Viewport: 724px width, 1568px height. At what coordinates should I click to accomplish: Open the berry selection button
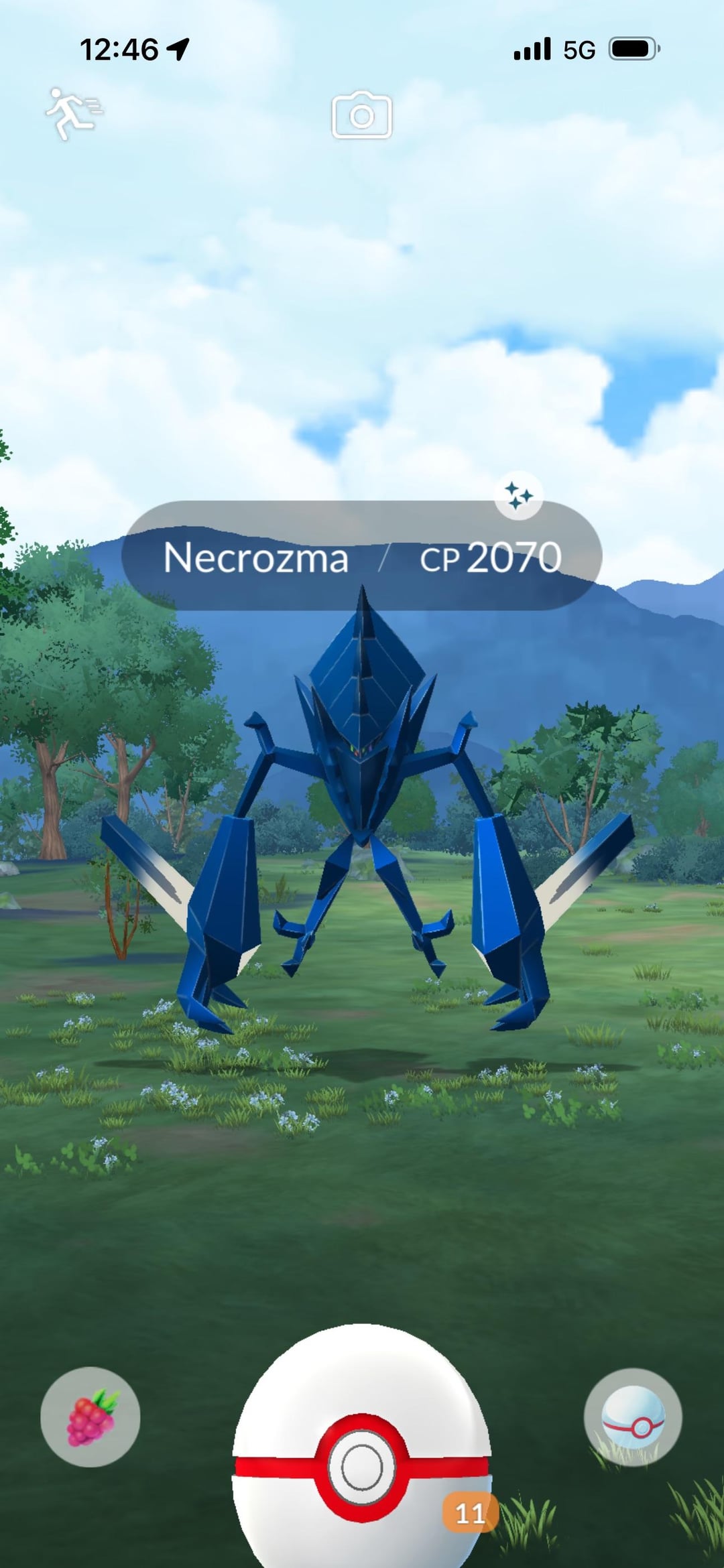90,1417
